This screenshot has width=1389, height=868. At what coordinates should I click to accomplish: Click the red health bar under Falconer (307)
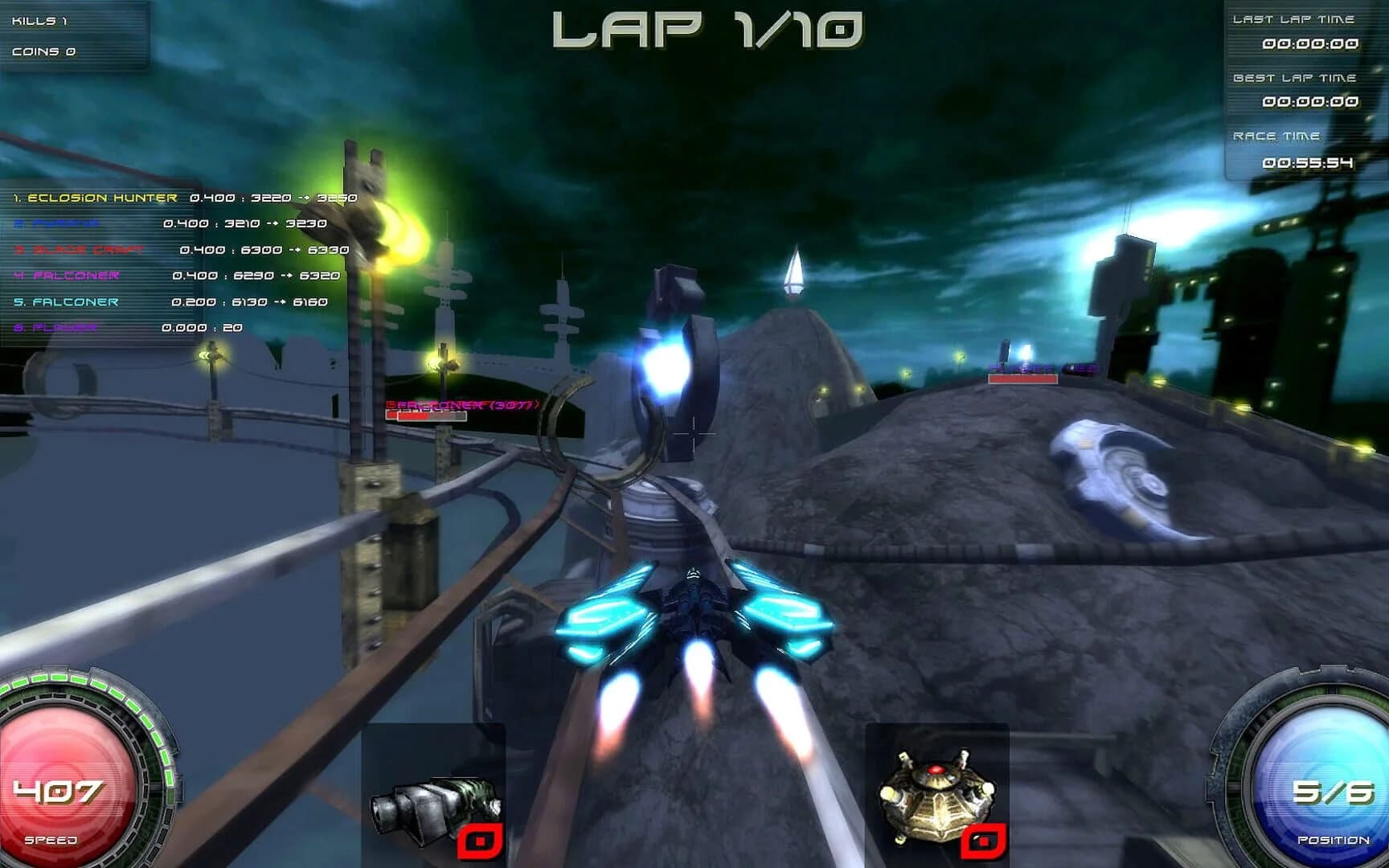[x=426, y=418]
